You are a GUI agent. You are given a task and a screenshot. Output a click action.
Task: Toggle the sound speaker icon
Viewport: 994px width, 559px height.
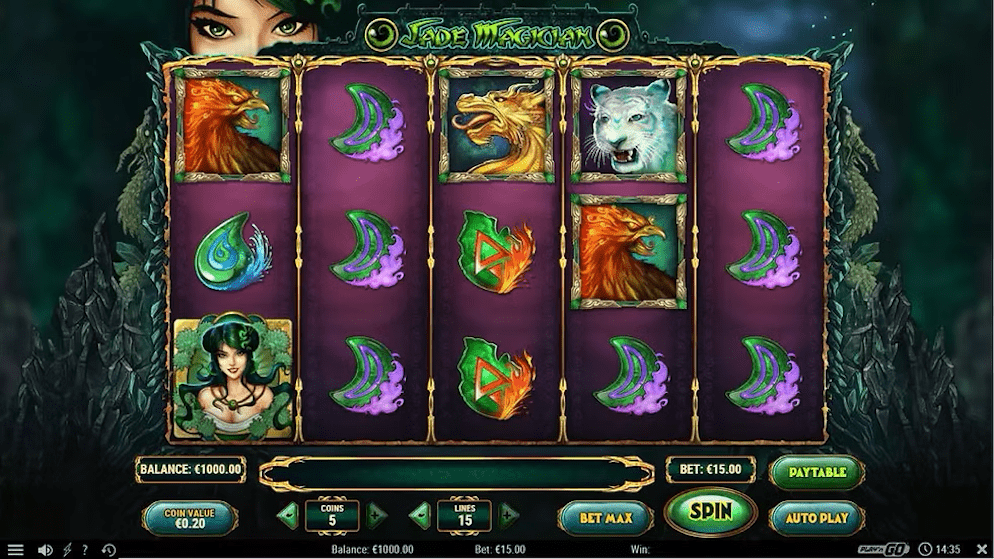[45, 550]
